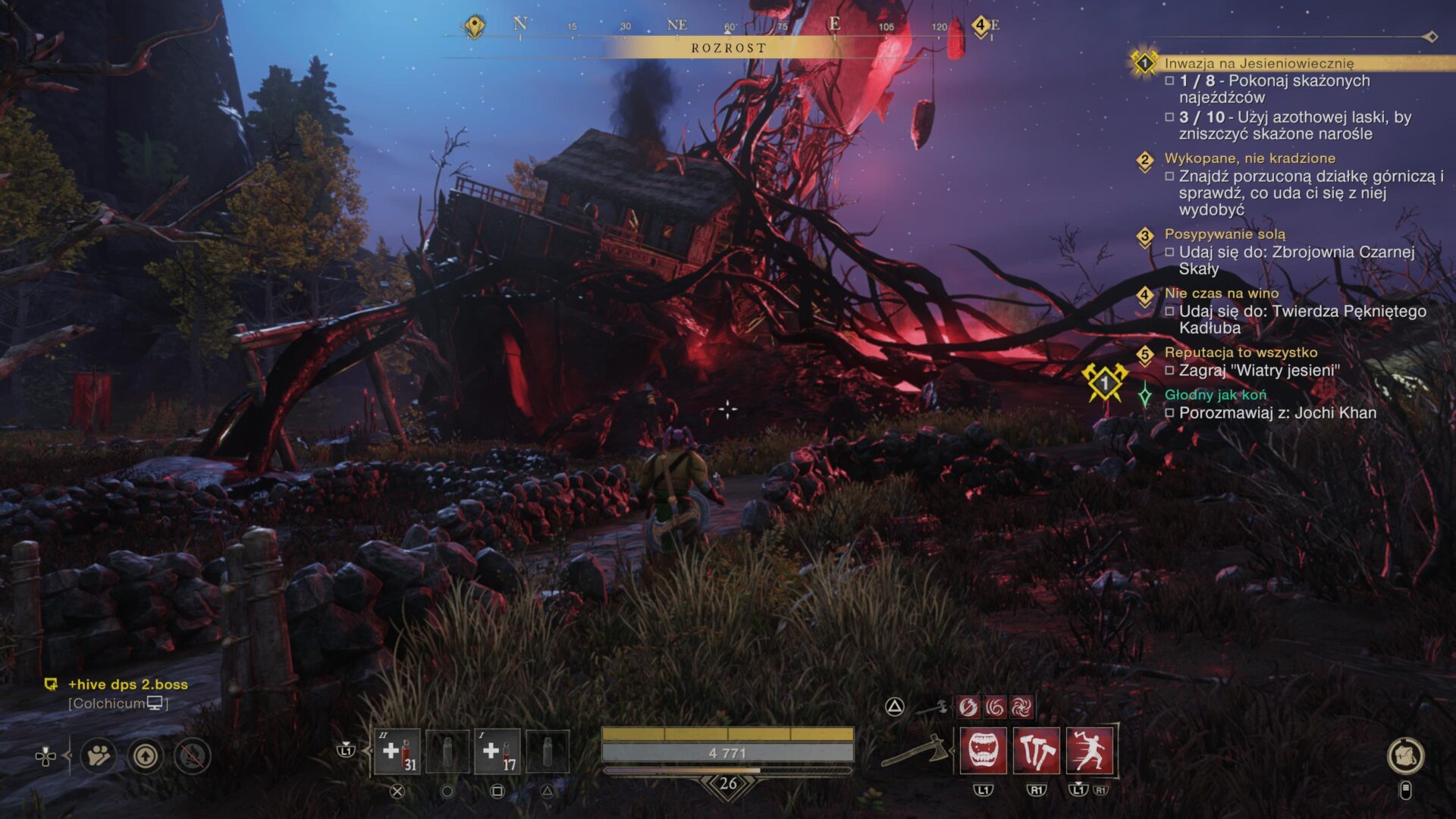1456x819 pixels.
Task: Track the Nie czas na wino quest
Action: coord(1221,293)
